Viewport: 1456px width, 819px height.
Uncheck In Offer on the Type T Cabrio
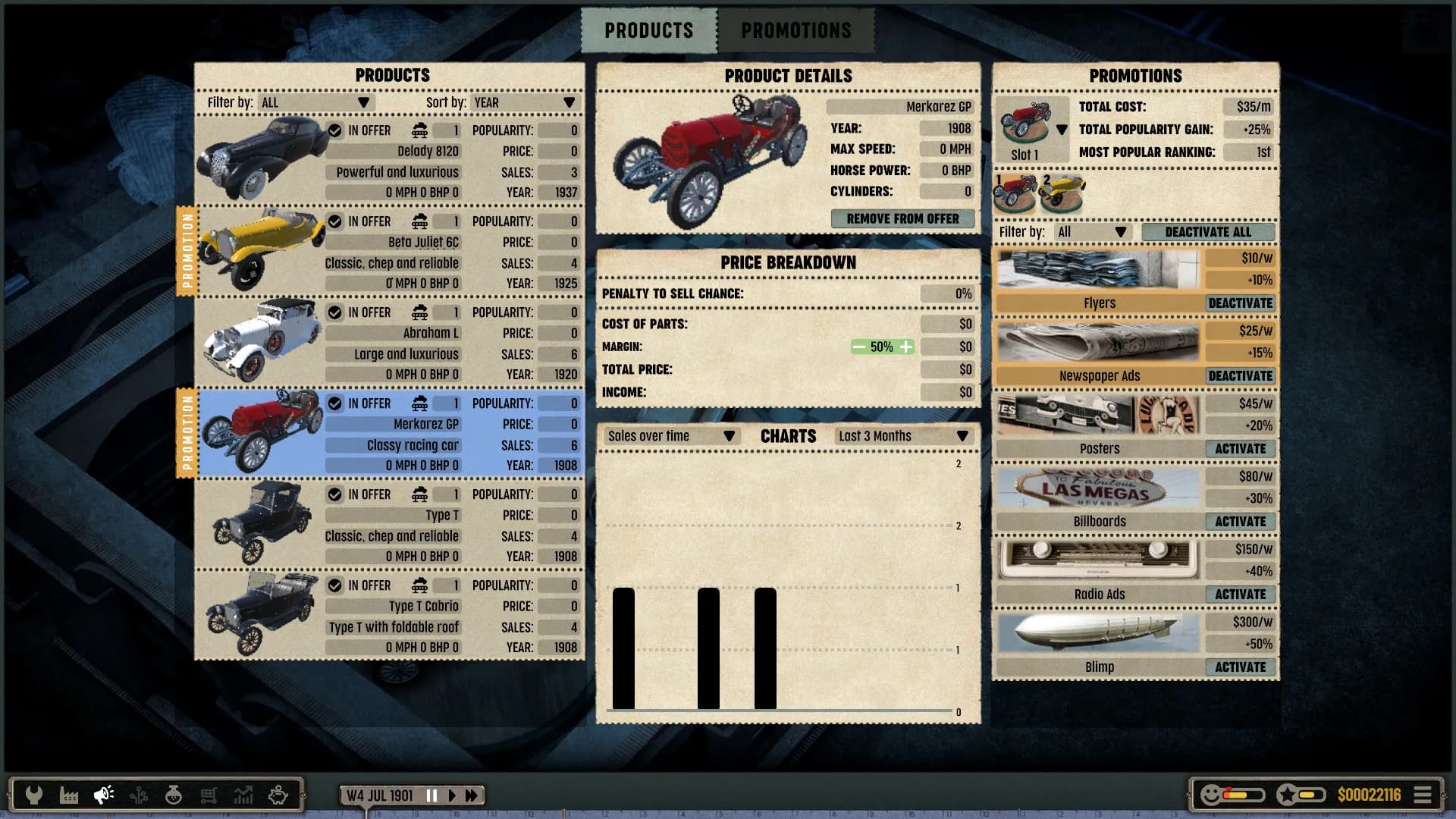pyautogui.click(x=334, y=585)
